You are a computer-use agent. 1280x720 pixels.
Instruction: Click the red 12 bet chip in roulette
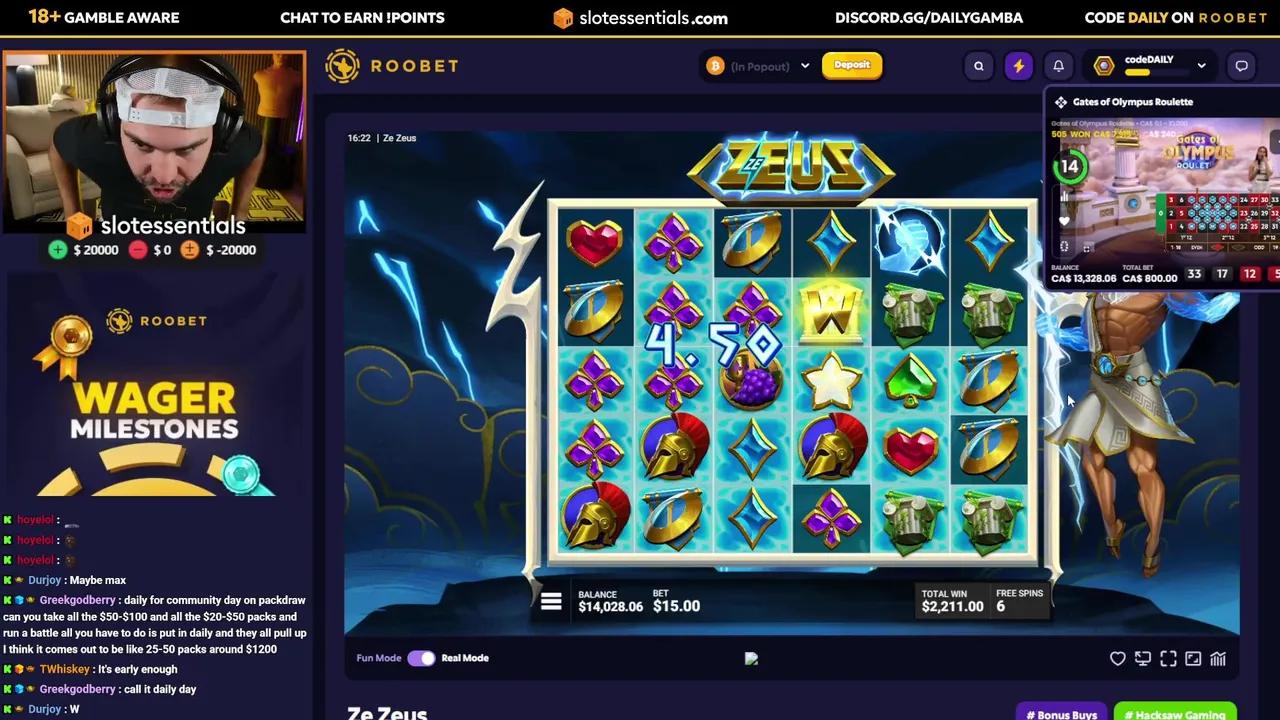pos(1251,273)
